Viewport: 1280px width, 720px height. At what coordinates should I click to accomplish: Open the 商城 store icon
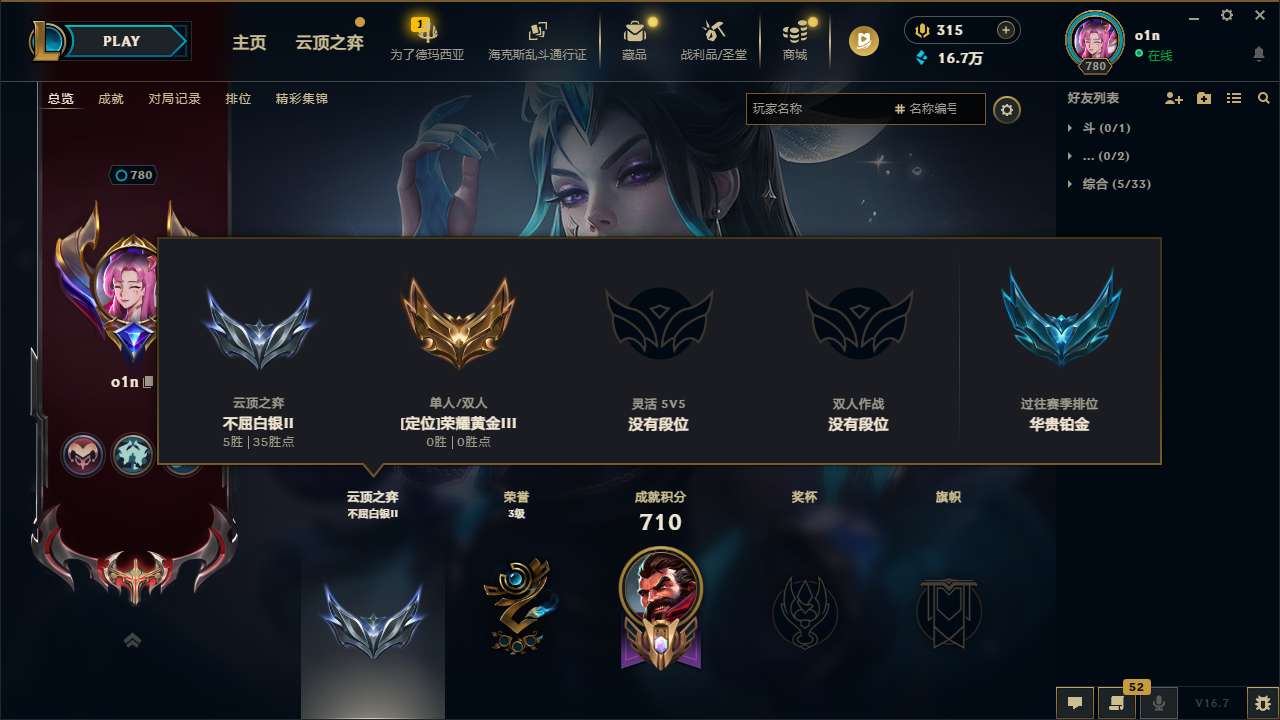click(795, 35)
